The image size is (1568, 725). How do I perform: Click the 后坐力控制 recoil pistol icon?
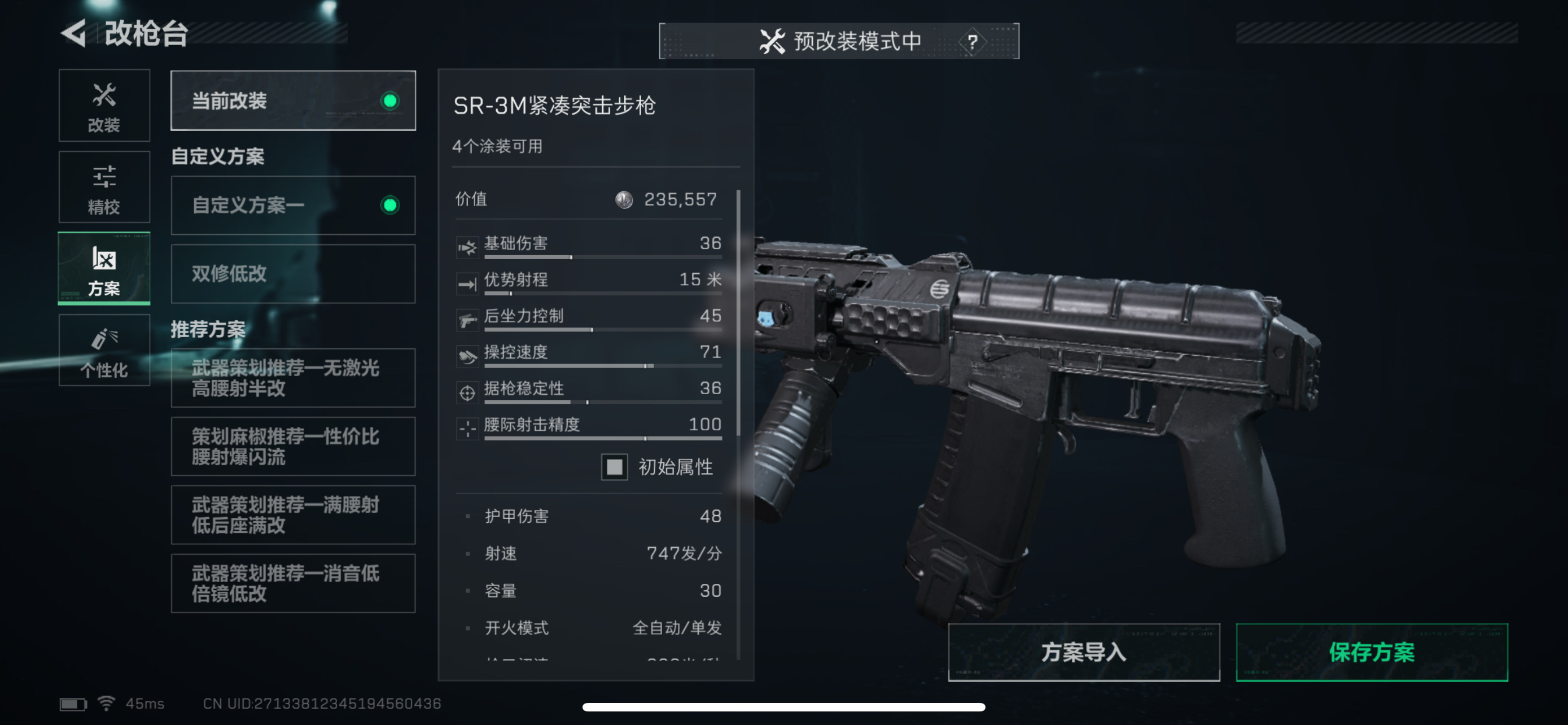coord(467,319)
